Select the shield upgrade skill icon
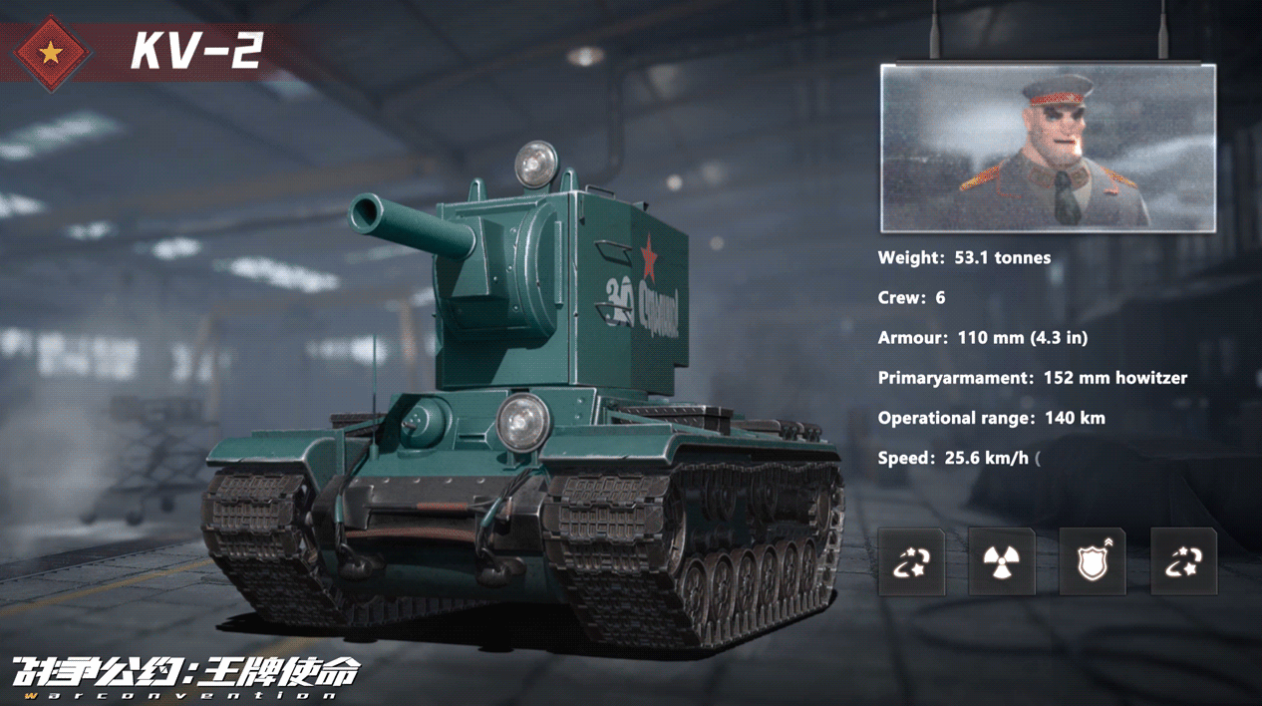1262x706 pixels. coord(1092,562)
